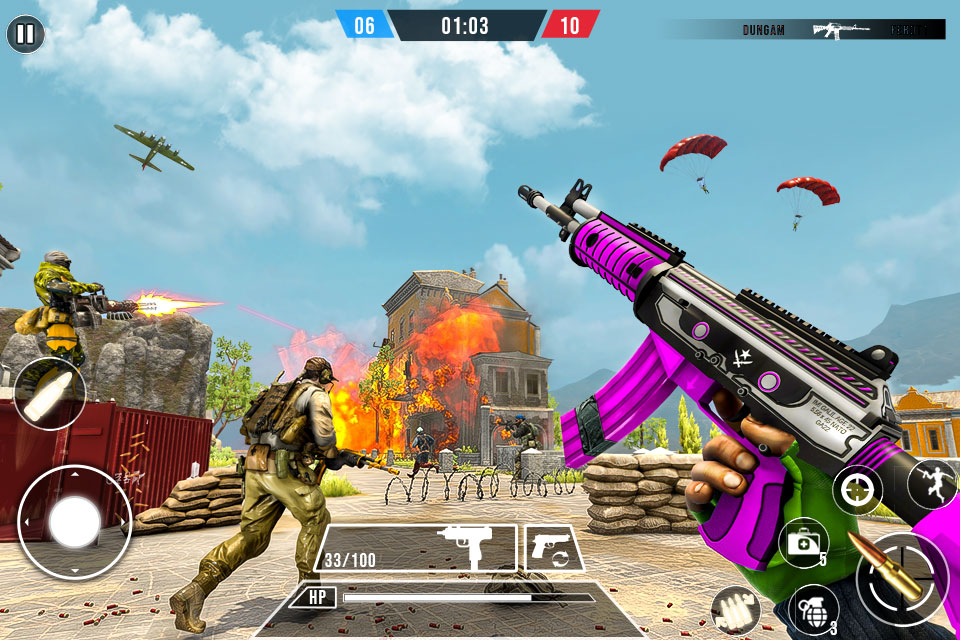Pause the game
The height and width of the screenshot is (640, 960).
25,35
